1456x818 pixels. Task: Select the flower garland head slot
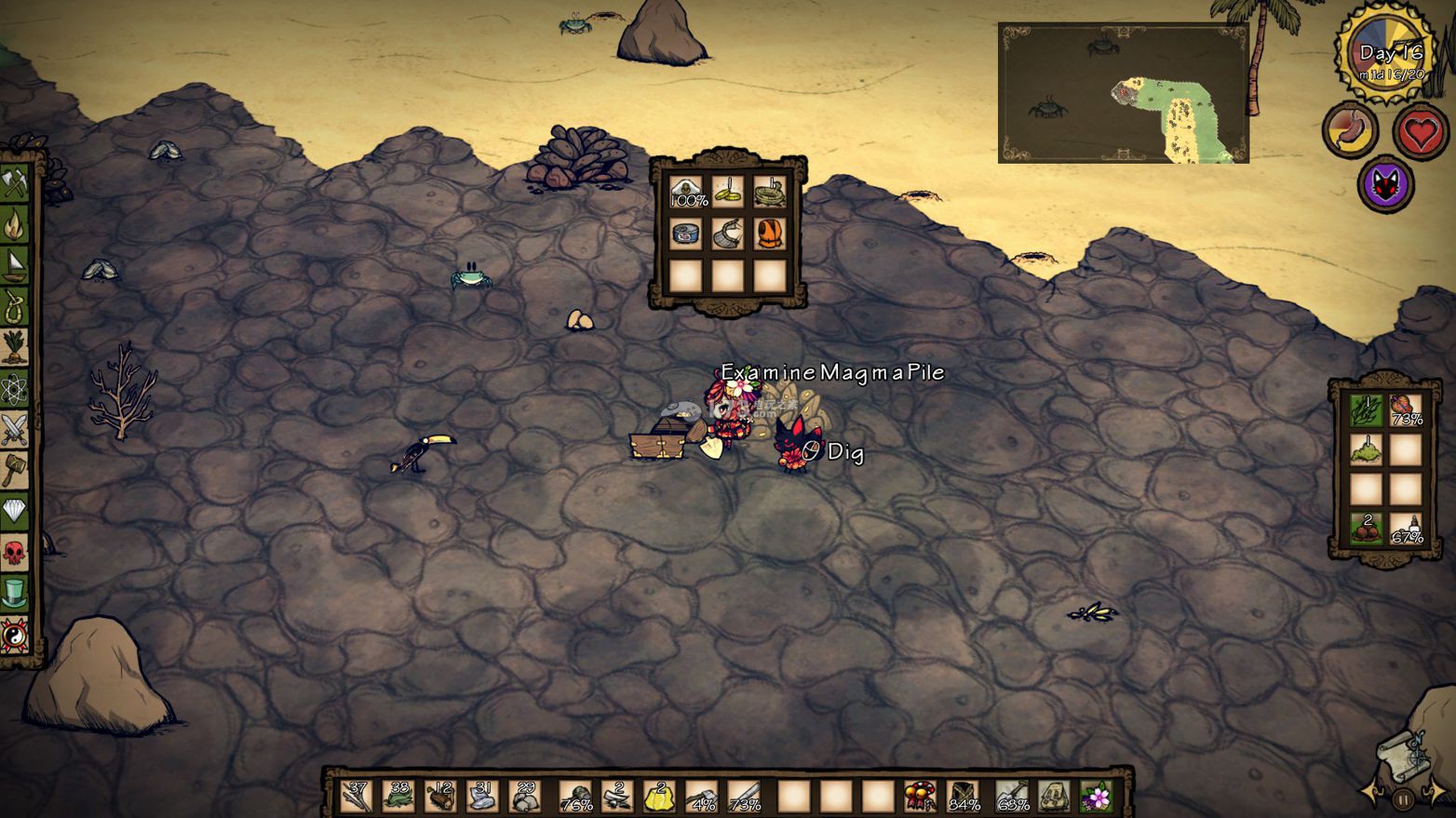point(1097,797)
